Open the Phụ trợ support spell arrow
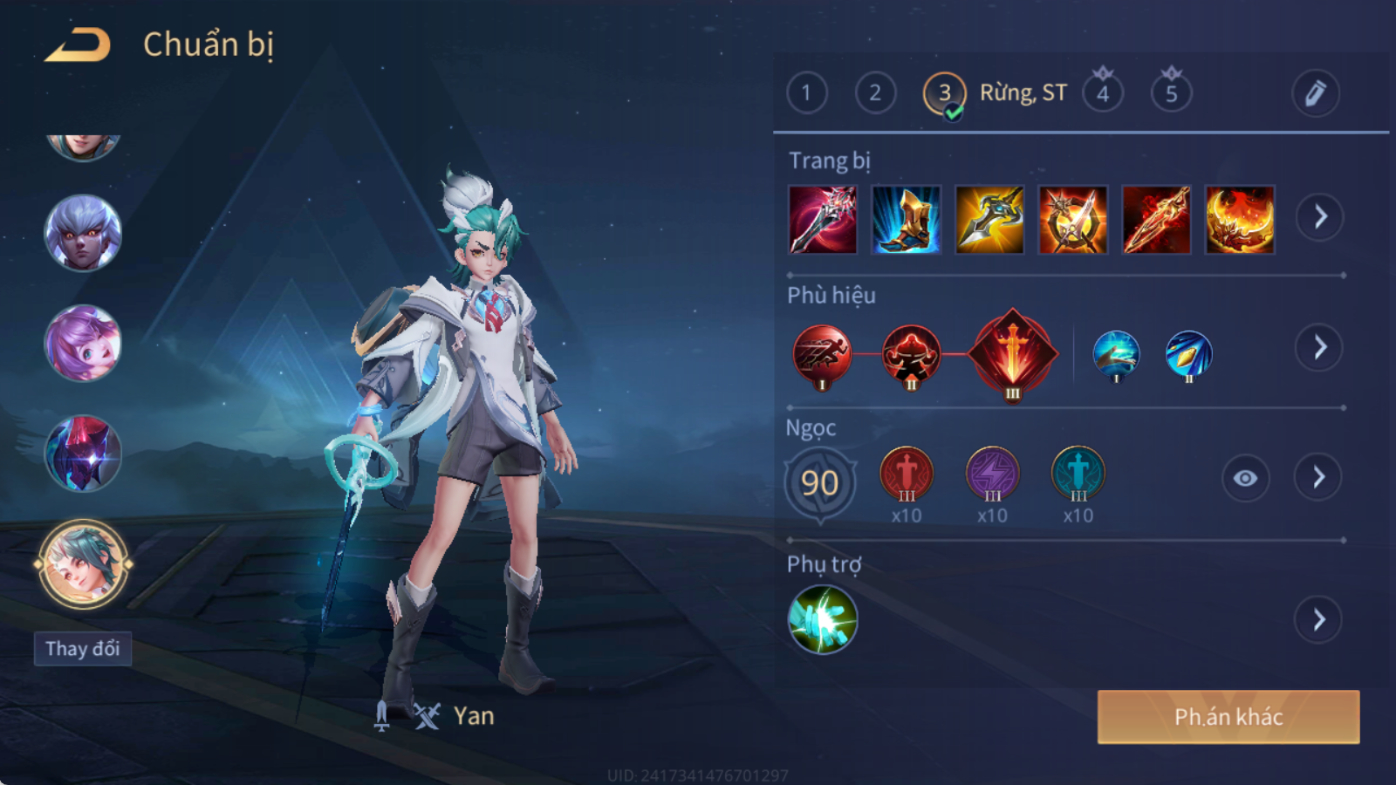Screen dimensions: 1396x785 point(1318,620)
